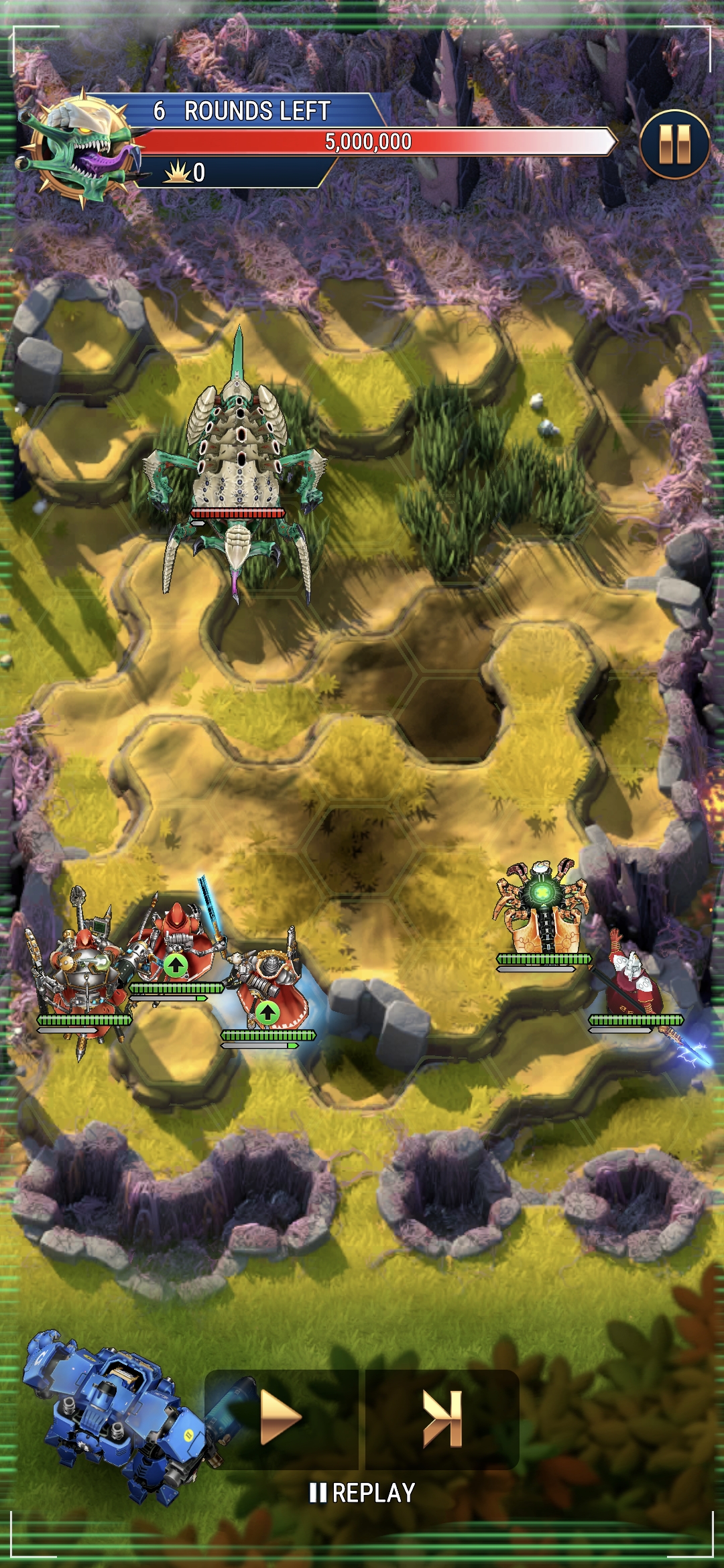
Task: Pause the battle with the round pause button
Action: pos(674,144)
